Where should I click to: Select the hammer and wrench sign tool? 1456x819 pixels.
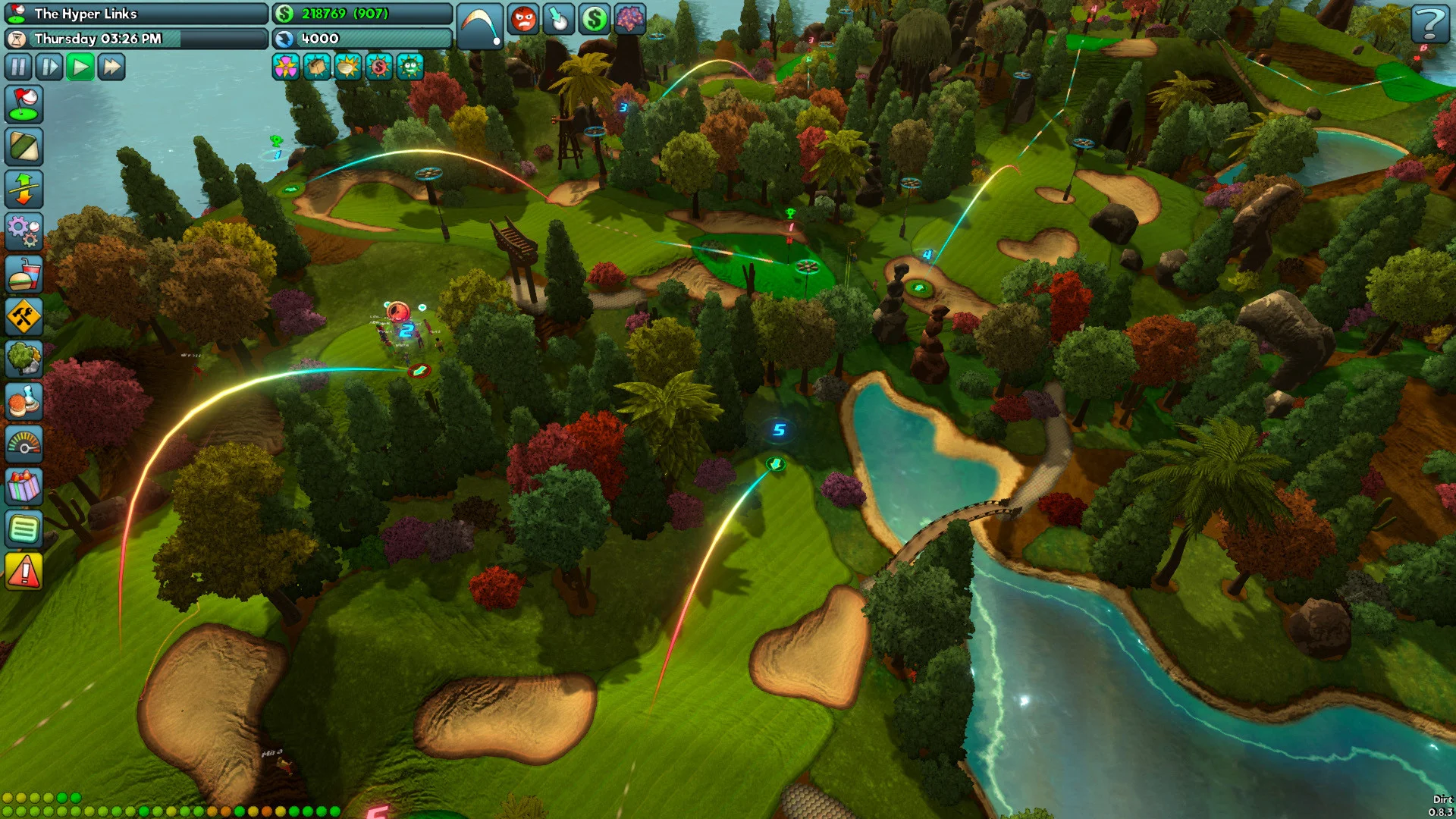(x=24, y=317)
